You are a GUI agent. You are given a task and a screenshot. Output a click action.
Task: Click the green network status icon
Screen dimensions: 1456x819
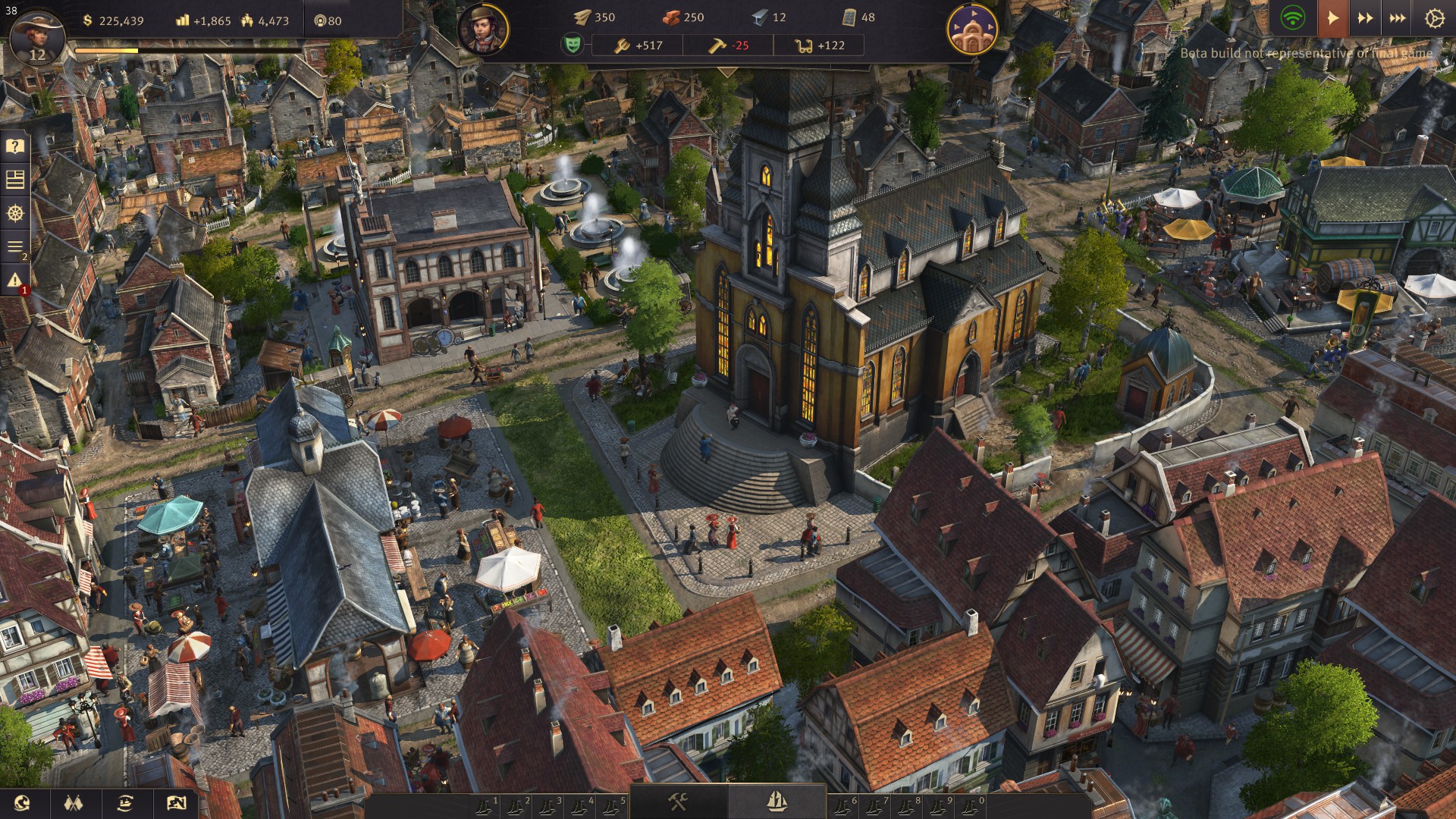tap(1292, 18)
